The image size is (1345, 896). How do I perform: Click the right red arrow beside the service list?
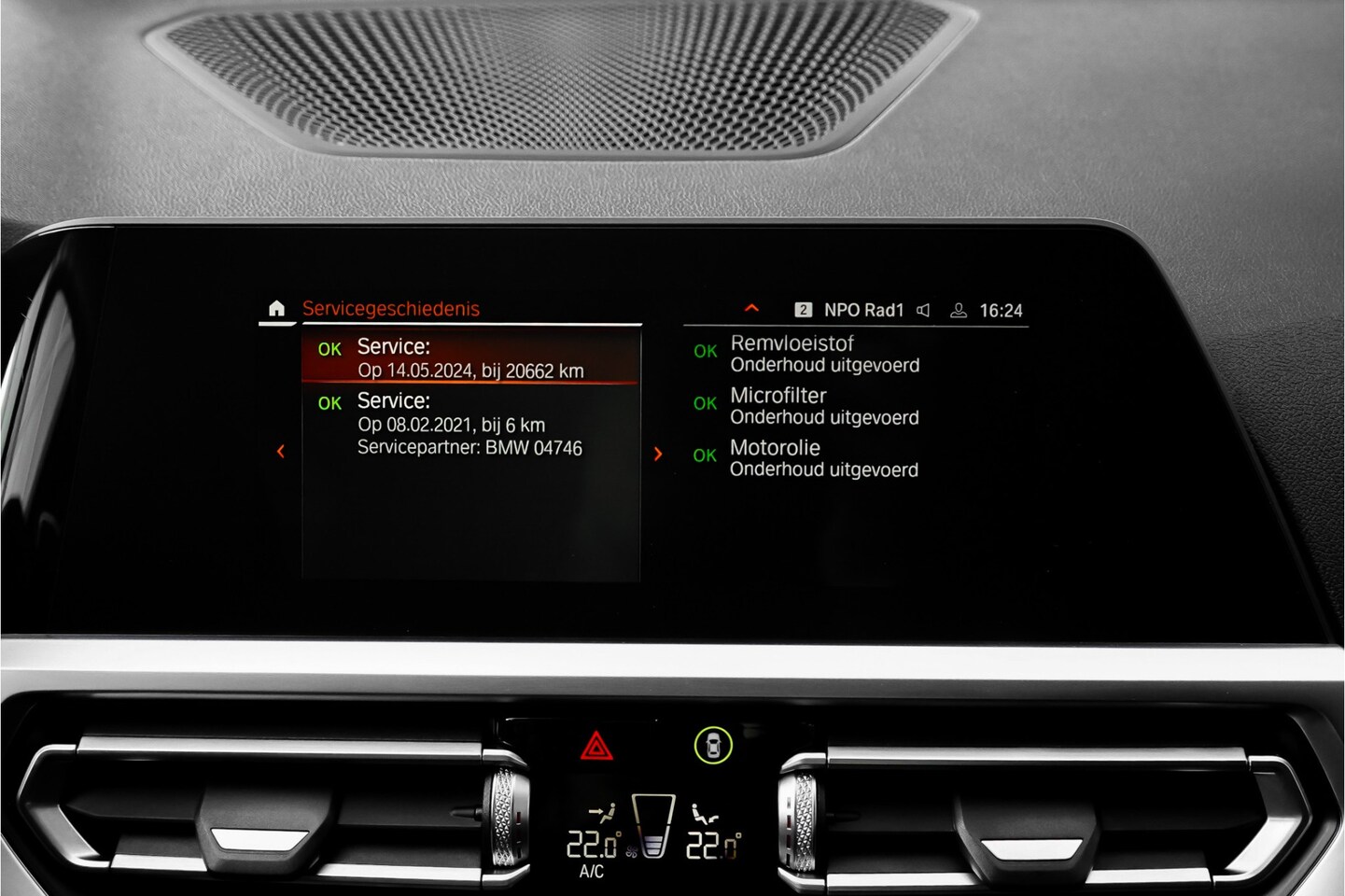[x=658, y=454]
